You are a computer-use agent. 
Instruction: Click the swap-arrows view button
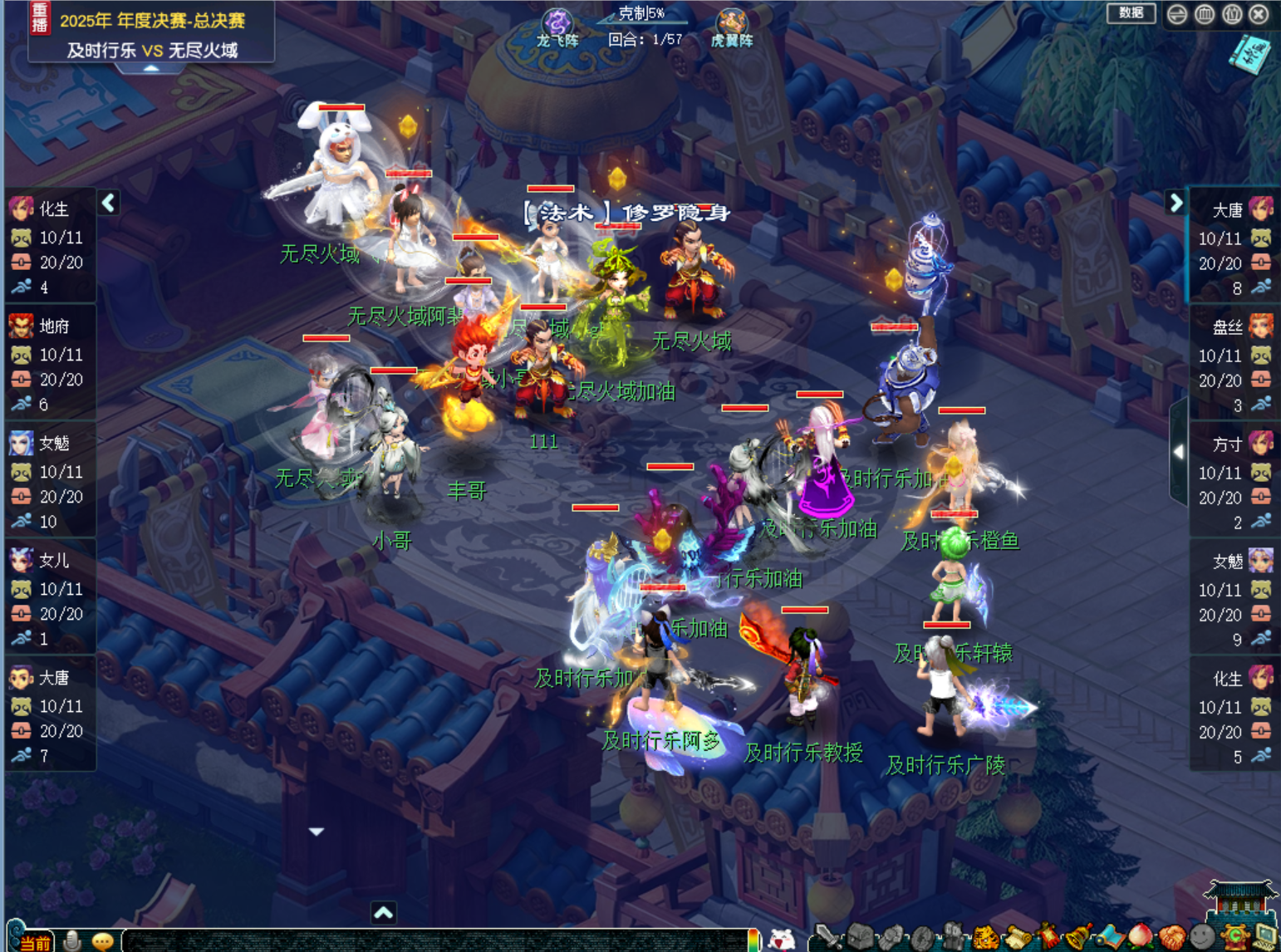click(x=1177, y=14)
